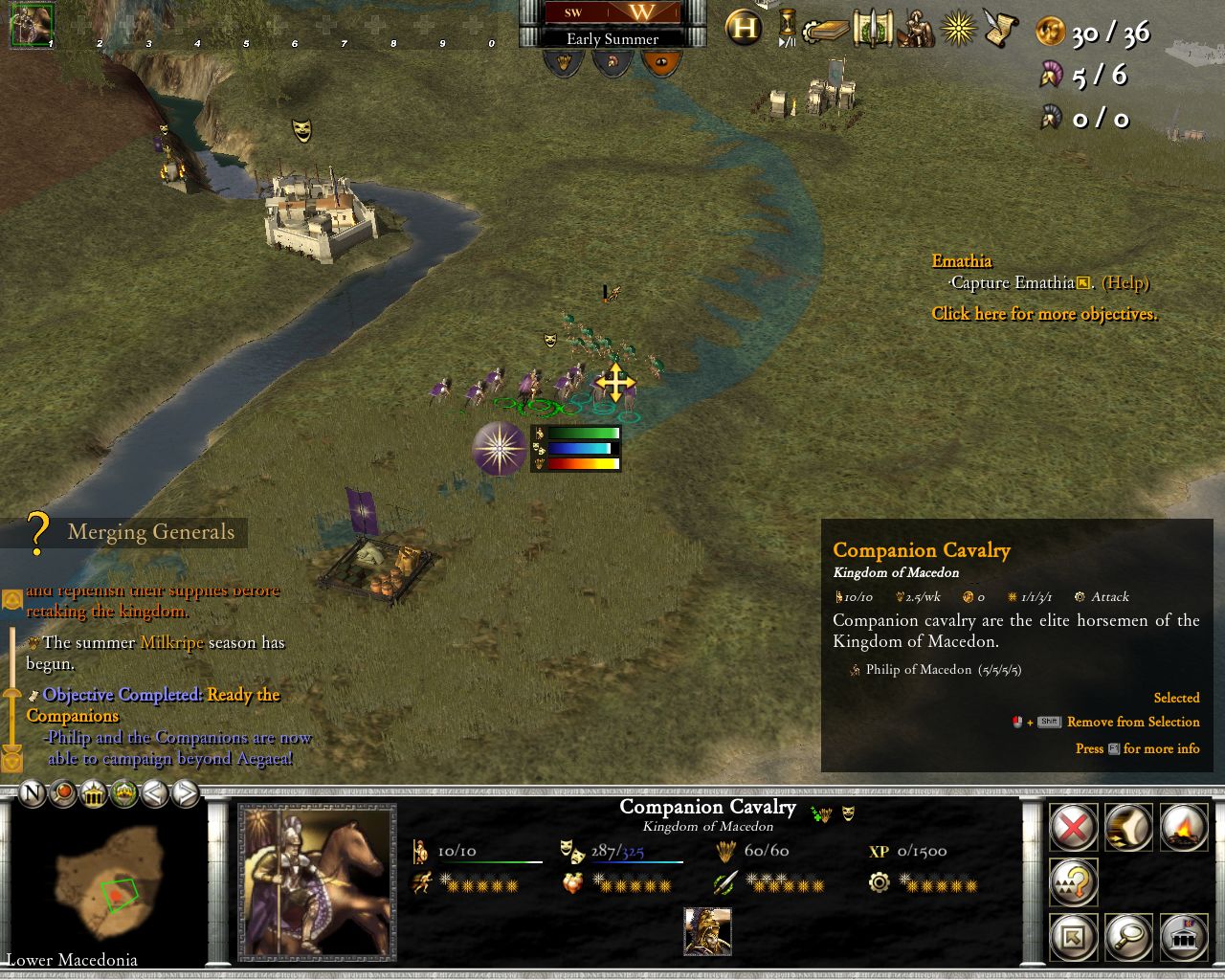Pause the game with the hourglass icon
The height and width of the screenshot is (980, 1225).
786,26
